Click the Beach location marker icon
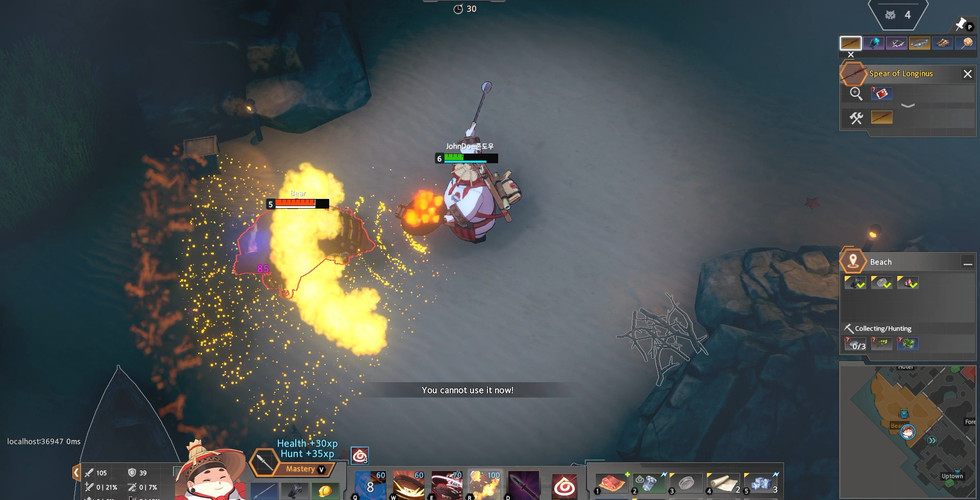Screen dimensions: 980x500 pyautogui.click(x=853, y=262)
